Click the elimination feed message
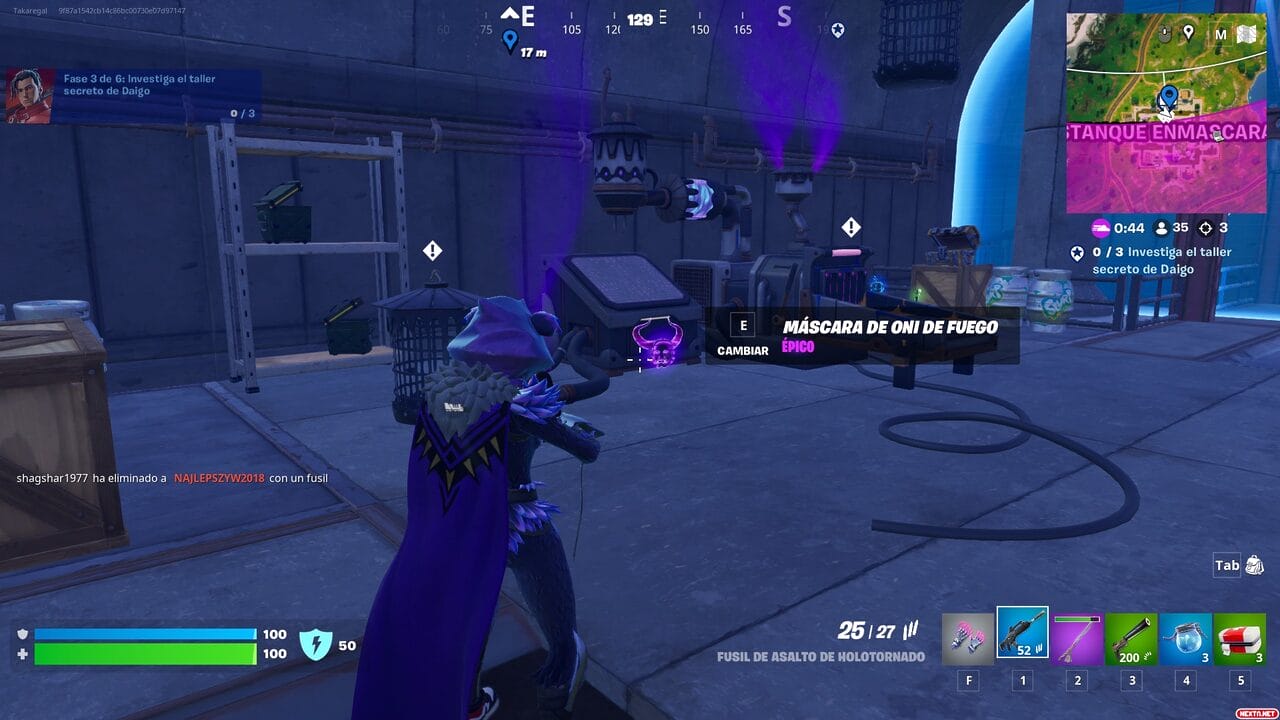Image resolution: width=1280 pixels, height=720 pixels. [x=172, y=478]
